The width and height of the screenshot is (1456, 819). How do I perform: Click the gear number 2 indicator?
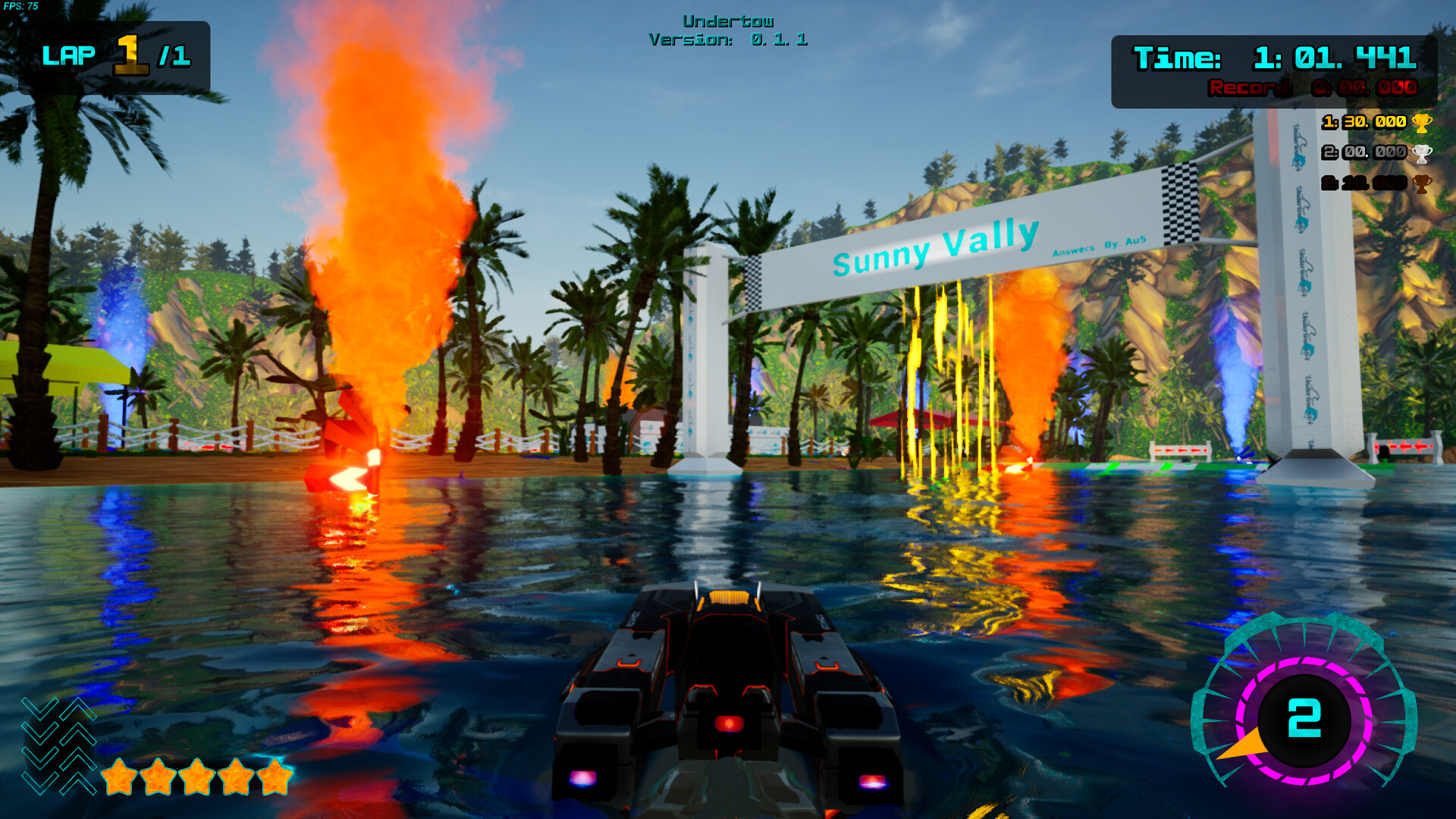tap(1306, 719)
